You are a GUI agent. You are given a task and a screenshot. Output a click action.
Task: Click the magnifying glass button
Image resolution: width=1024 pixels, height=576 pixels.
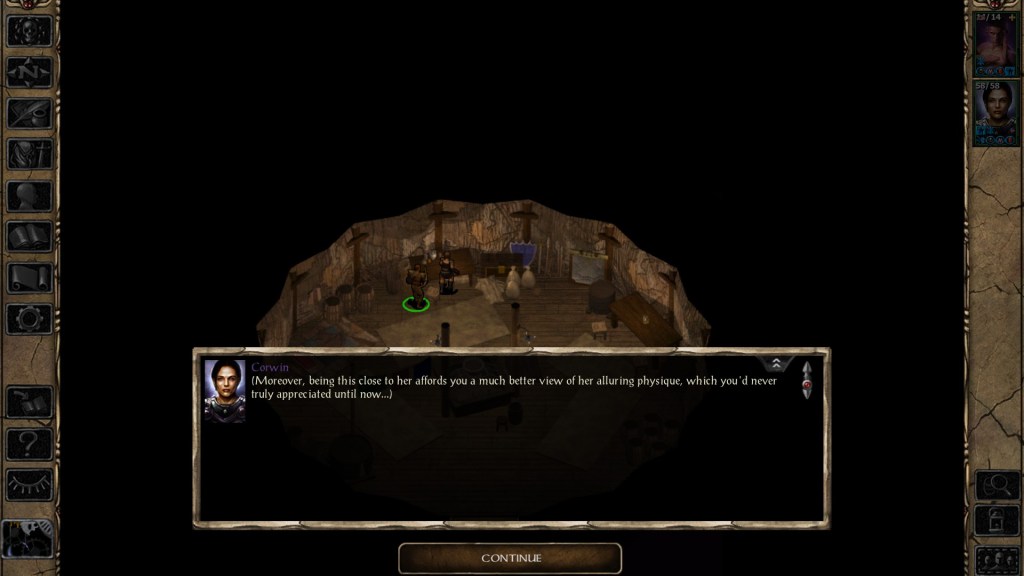coord(995,485)
